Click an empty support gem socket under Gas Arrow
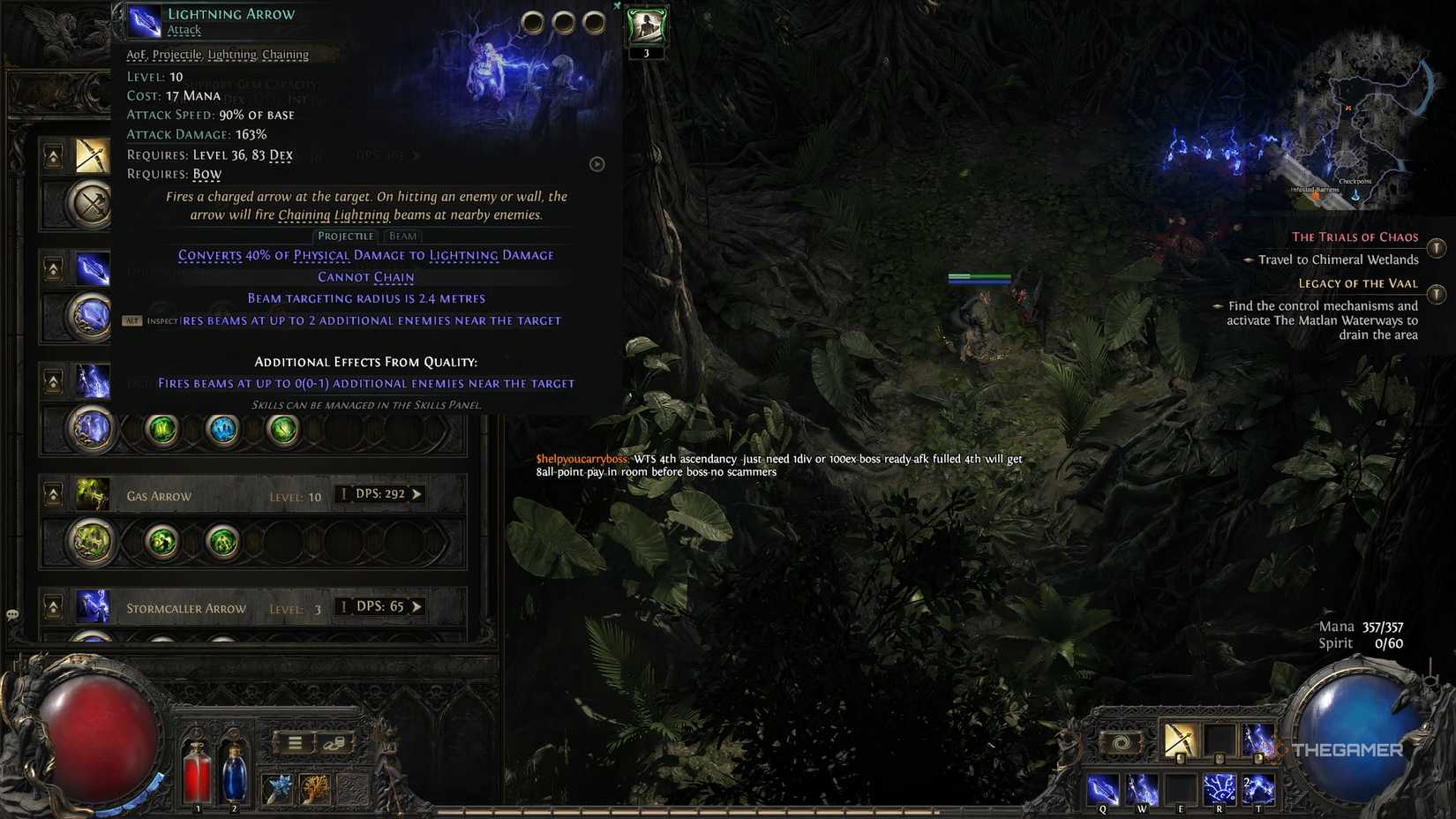The width and height of the screenshot is (1456, 819). (283, 542)
